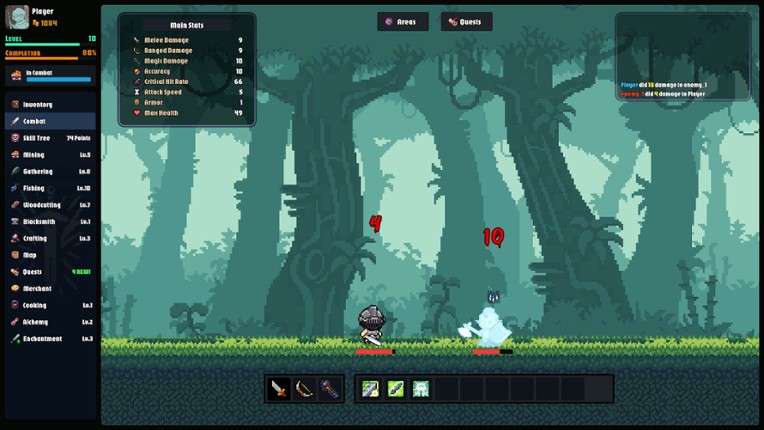Open the Cooking skill
Image resolution: width=764 pixels, height=430 pixels.
(36, 305)
